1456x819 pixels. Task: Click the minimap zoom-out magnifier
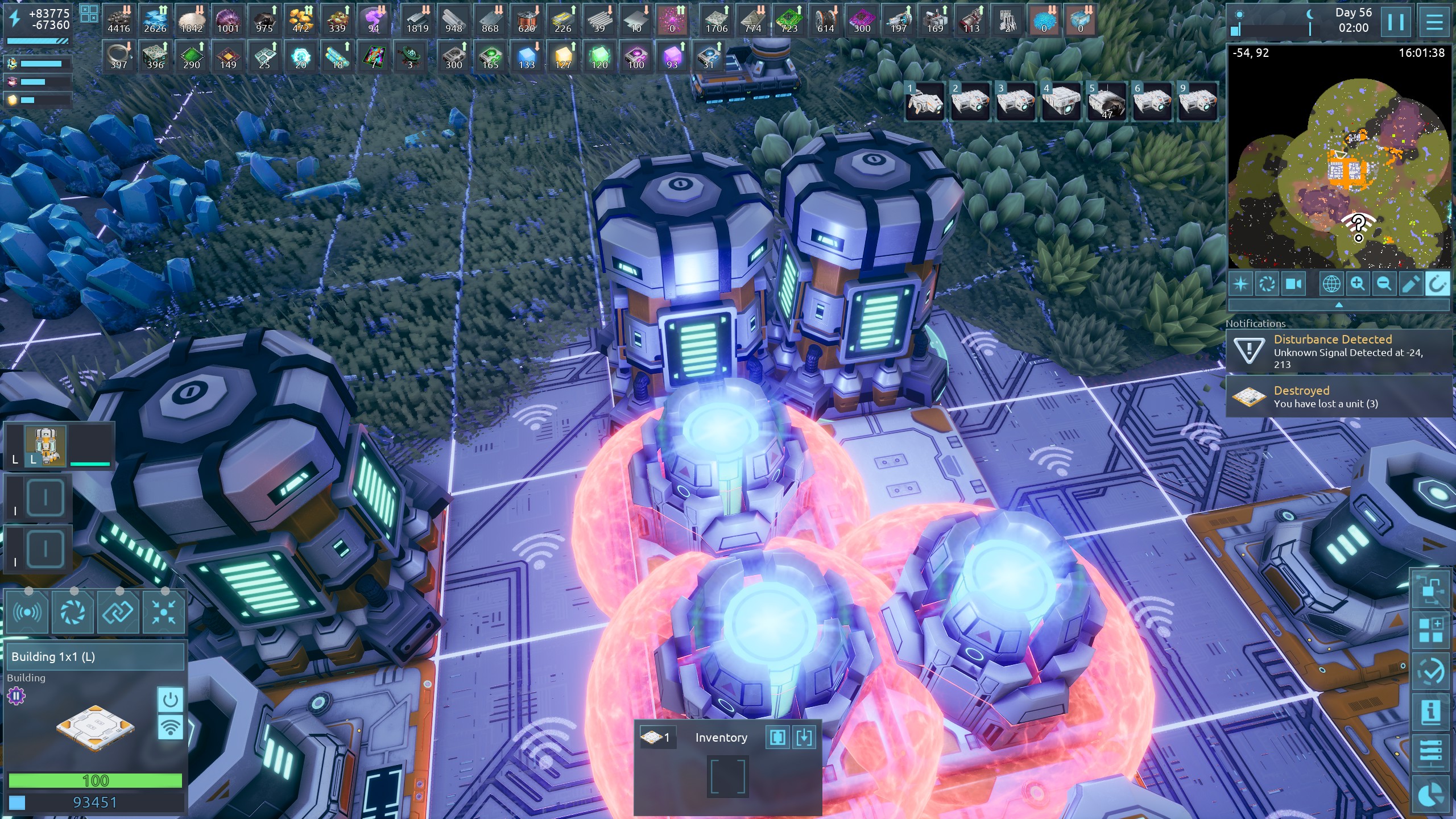tap(1384, 283)
